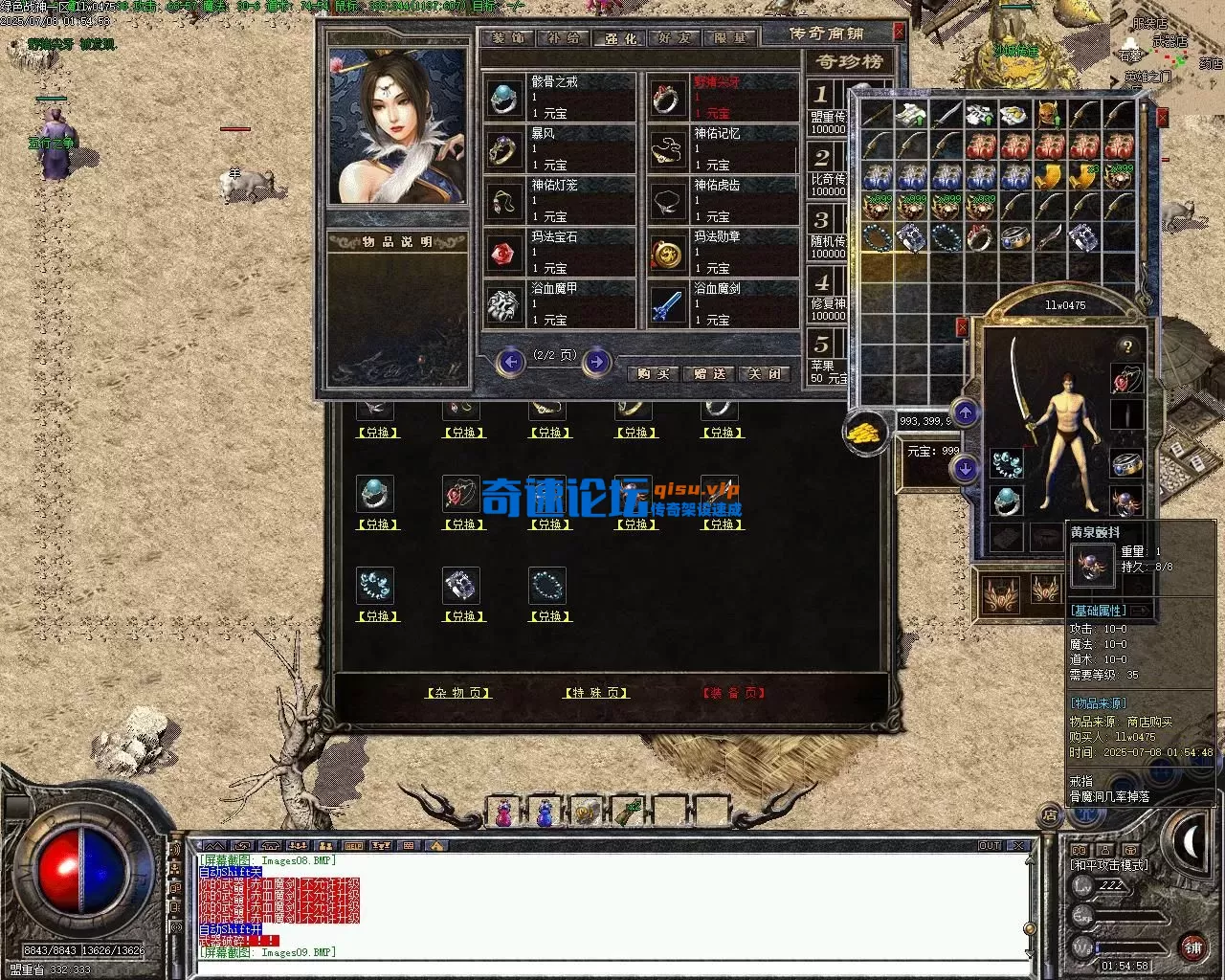Open the 装备页 exchange page

coord(734,693)
